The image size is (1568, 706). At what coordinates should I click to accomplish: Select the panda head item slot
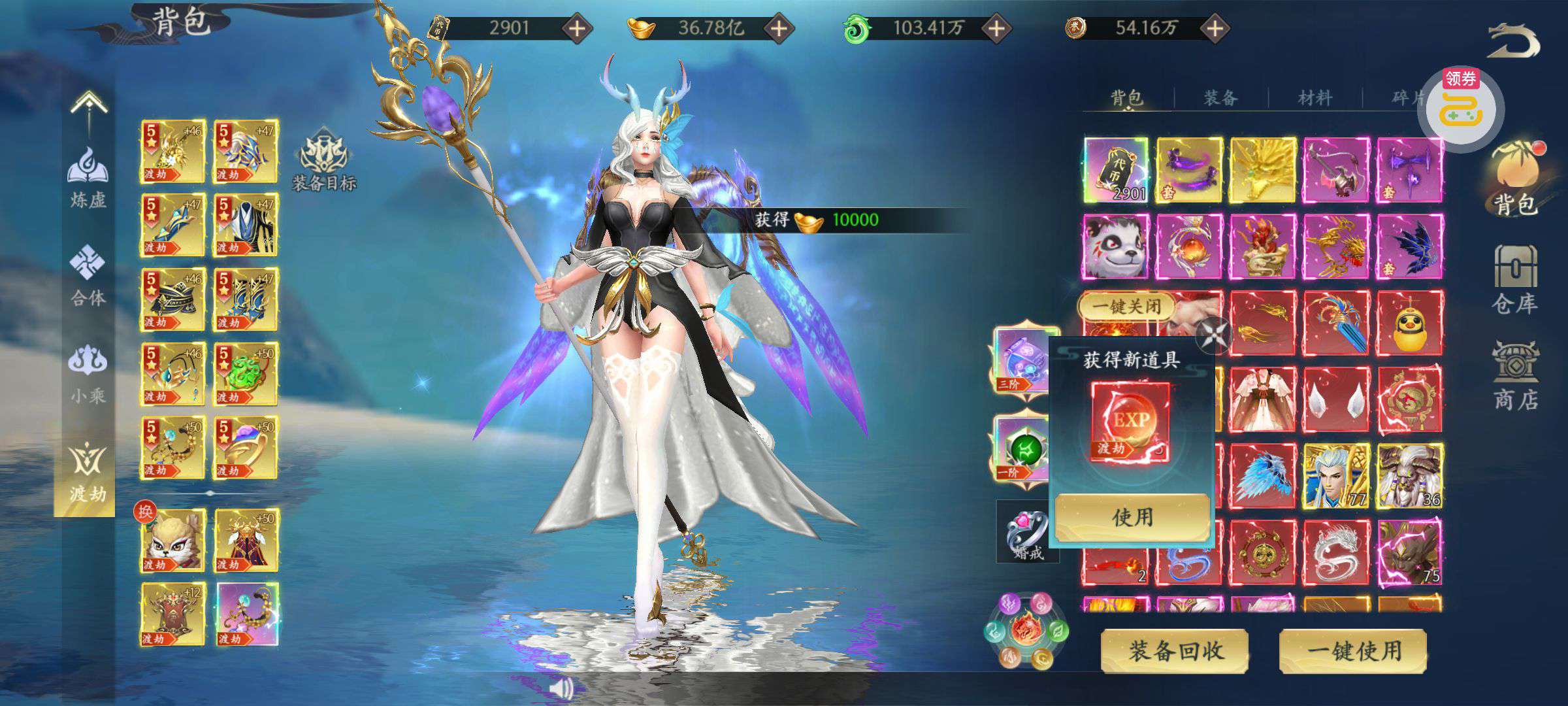click(1116, 247)
